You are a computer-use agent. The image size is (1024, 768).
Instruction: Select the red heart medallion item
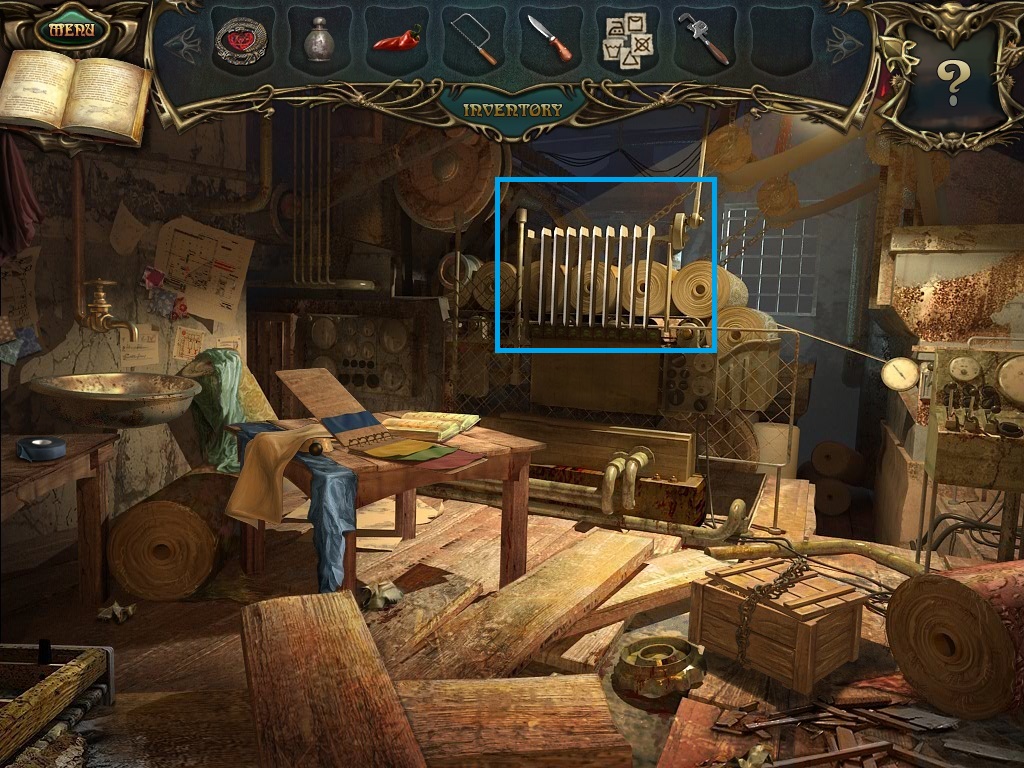pyautogui.click(x=241, y=42)
